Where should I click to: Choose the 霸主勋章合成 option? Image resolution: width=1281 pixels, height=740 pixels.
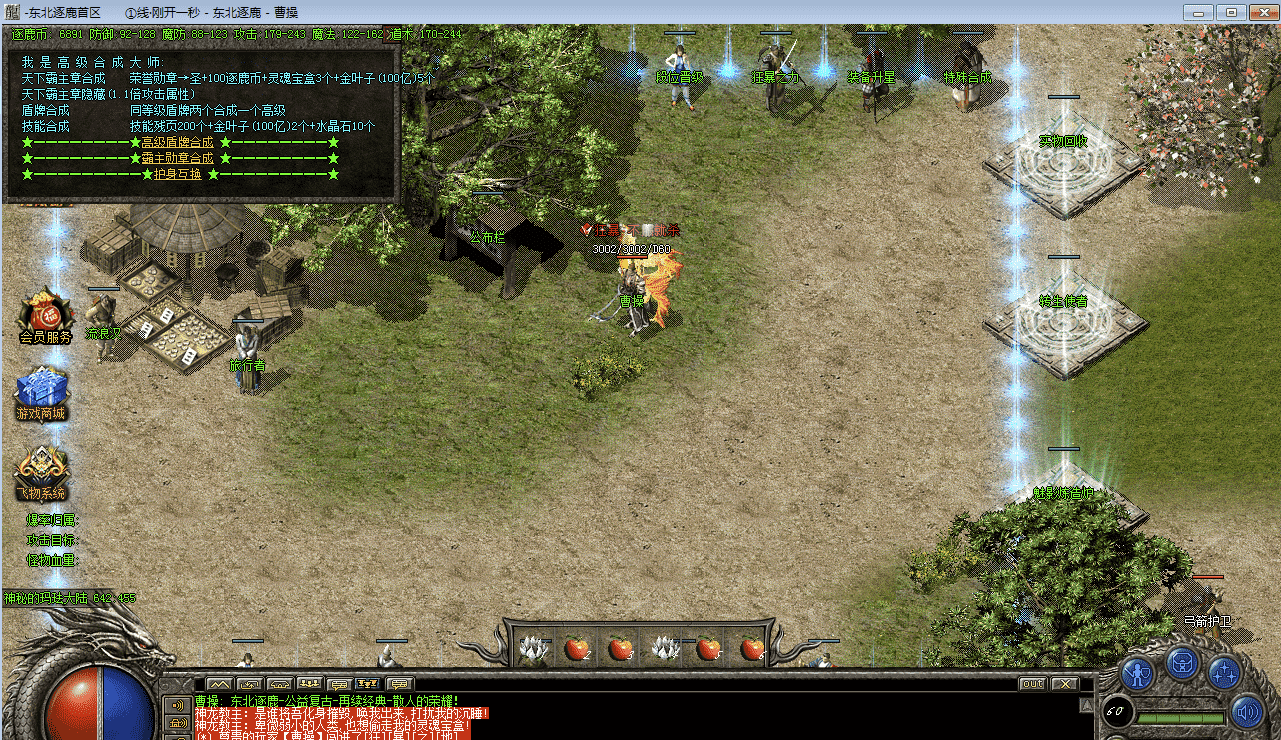tap(177, 158)
